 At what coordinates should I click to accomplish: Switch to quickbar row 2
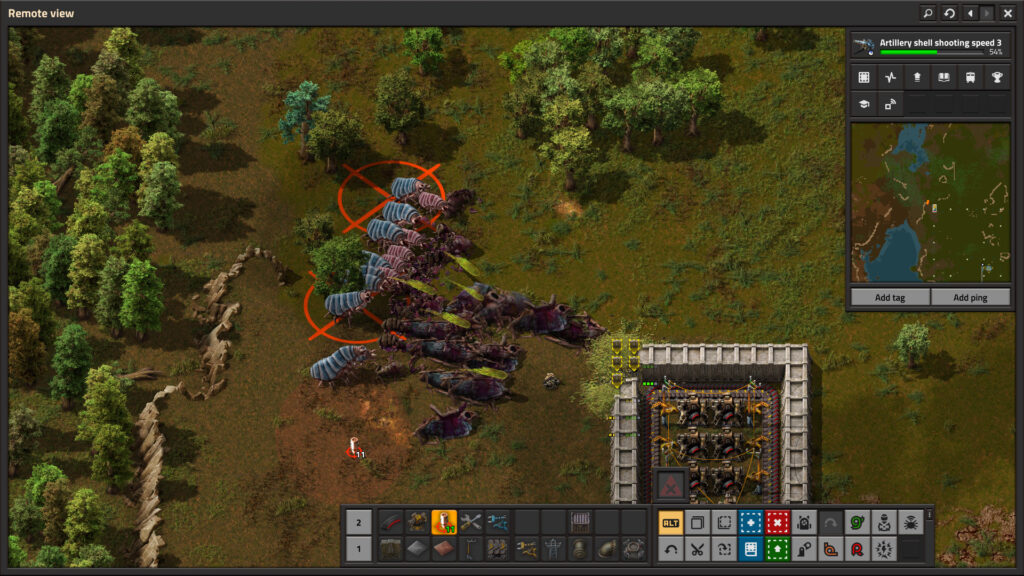pyautogui.click(x=357, y=521)
